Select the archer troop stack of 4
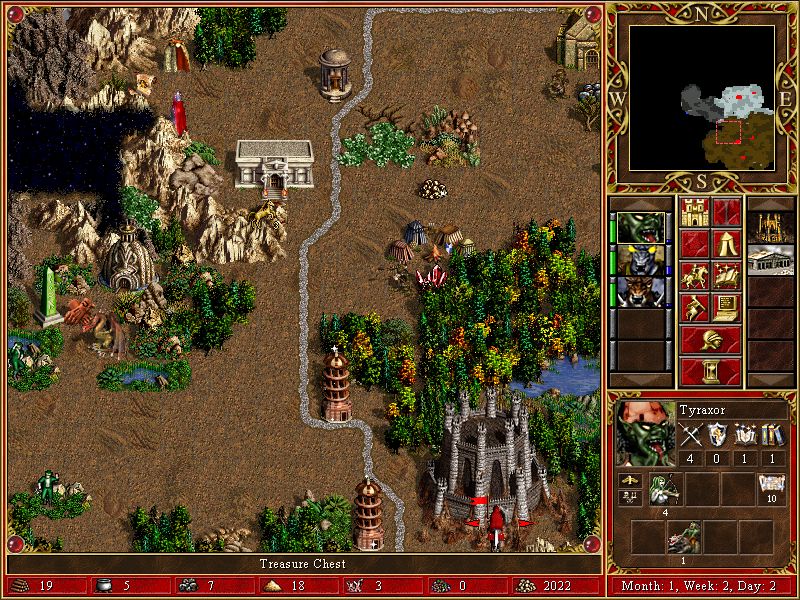The width and height of the screenshot is (800, 600). point(664,490)
